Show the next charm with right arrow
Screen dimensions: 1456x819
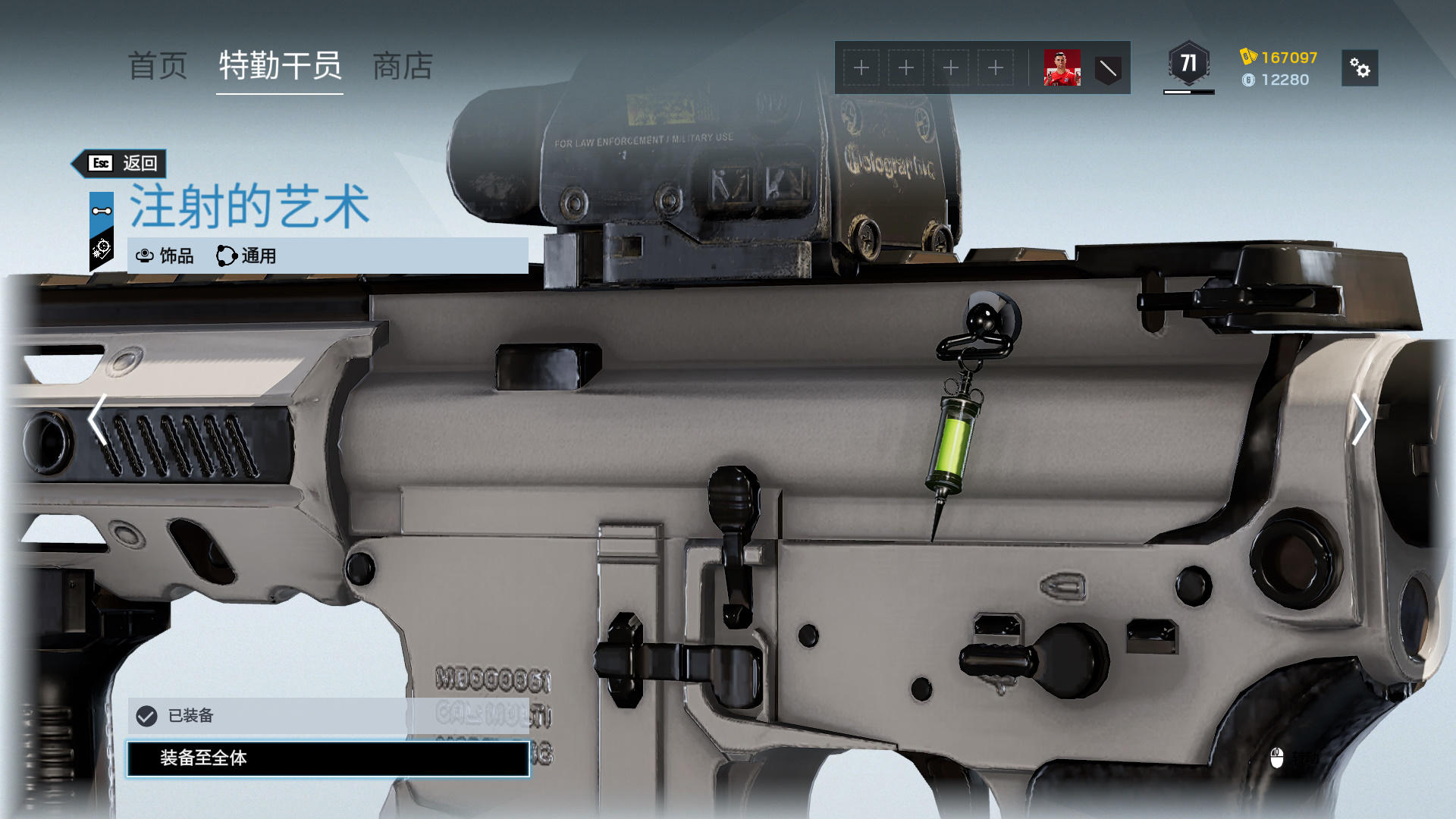coord(1360,419)
